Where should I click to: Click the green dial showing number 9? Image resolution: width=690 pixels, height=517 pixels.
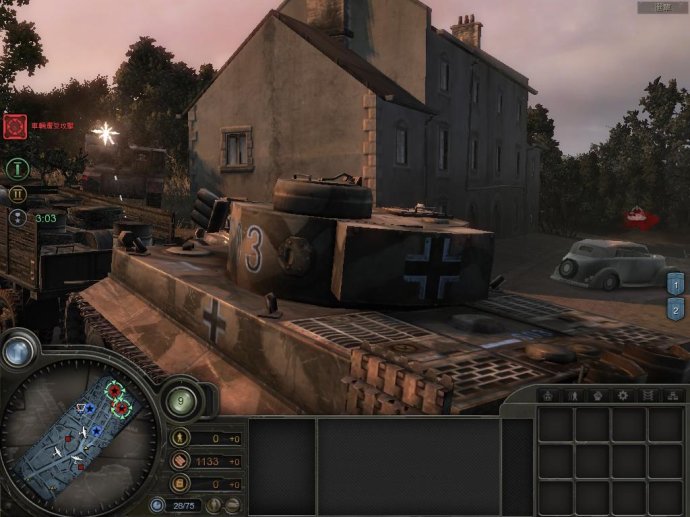(x=182, y=400)
